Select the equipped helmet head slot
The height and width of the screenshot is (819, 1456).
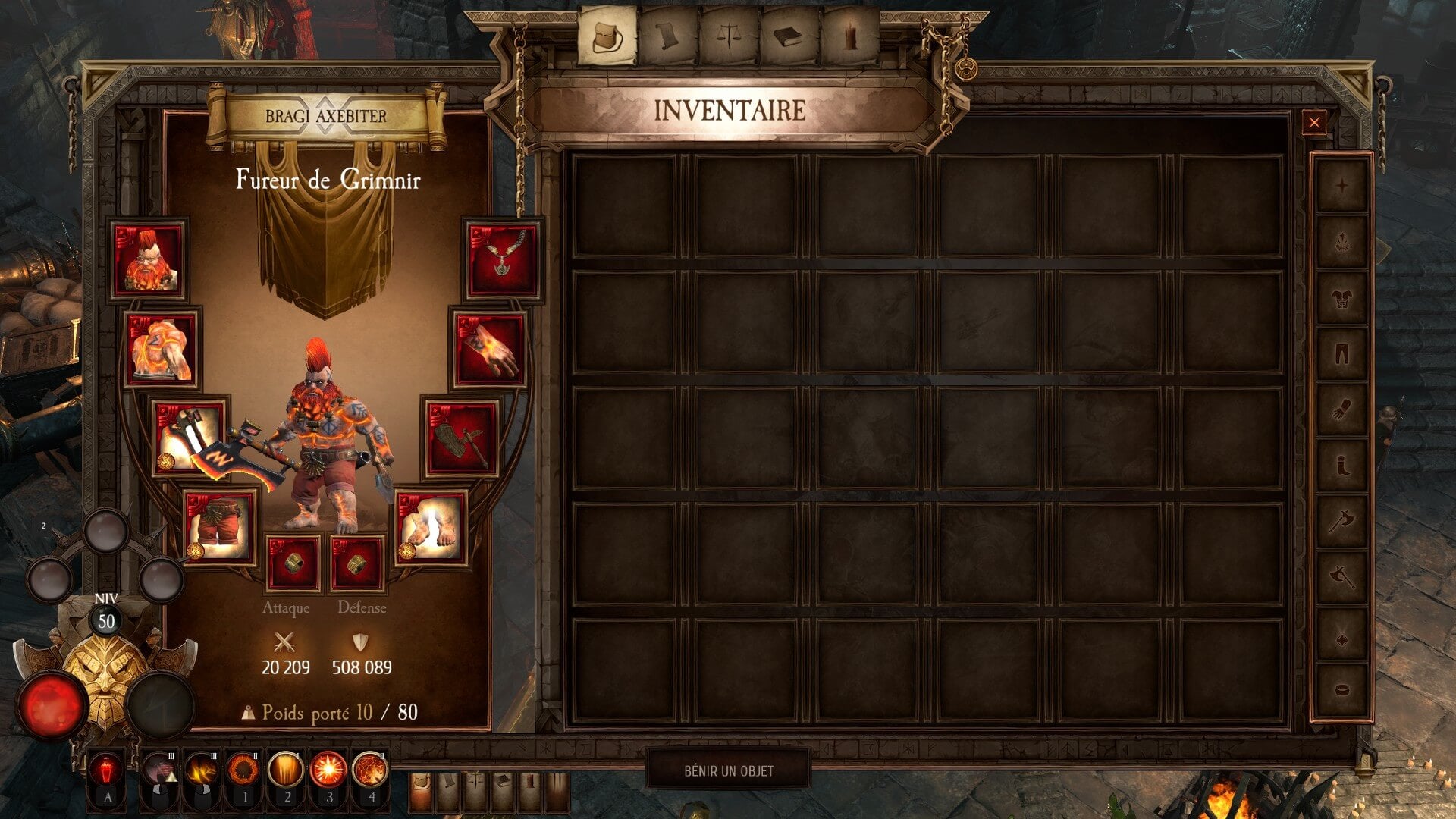(x=148, y=260)
